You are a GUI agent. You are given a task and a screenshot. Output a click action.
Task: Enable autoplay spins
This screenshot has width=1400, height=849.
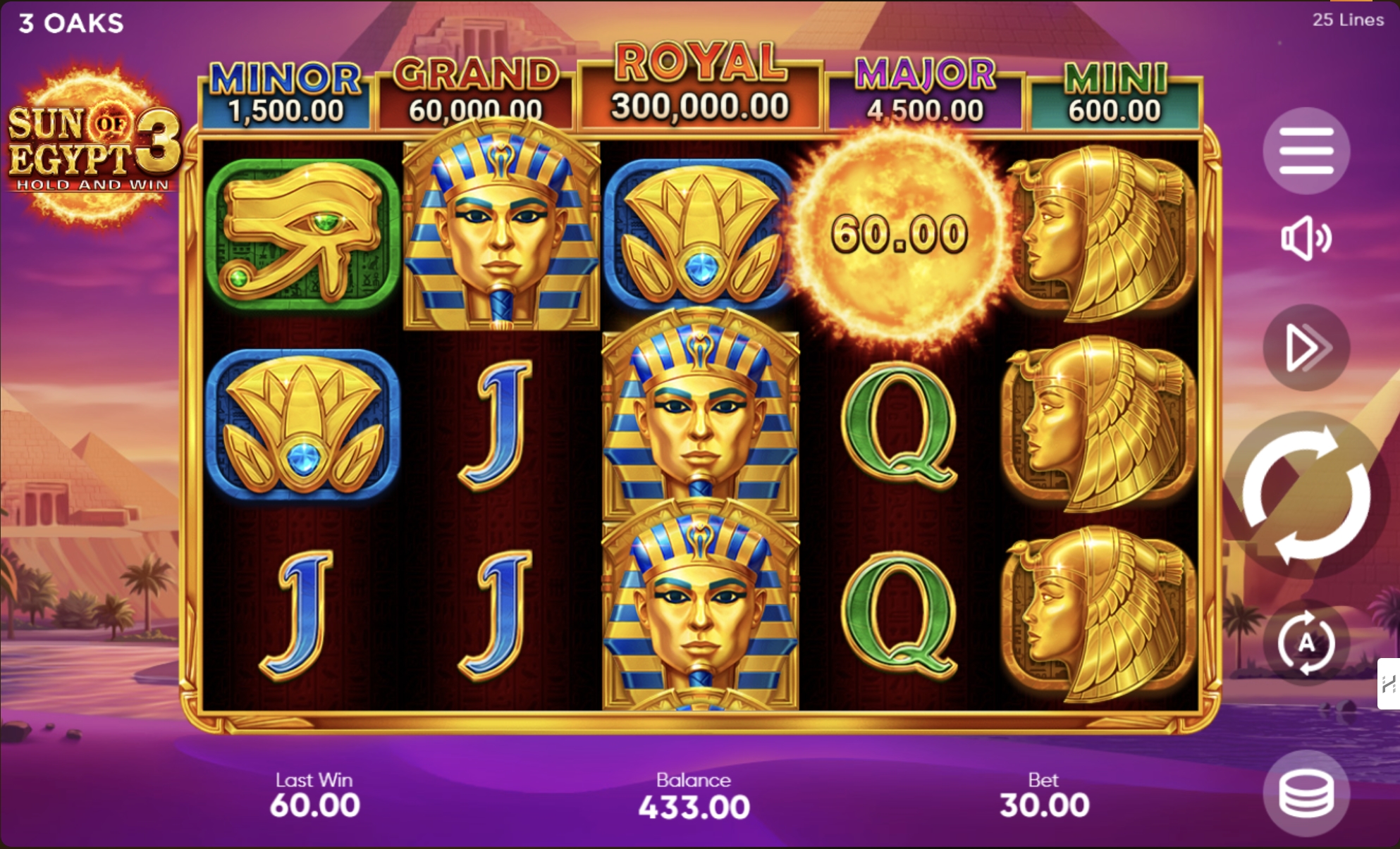pos(1308,643)
